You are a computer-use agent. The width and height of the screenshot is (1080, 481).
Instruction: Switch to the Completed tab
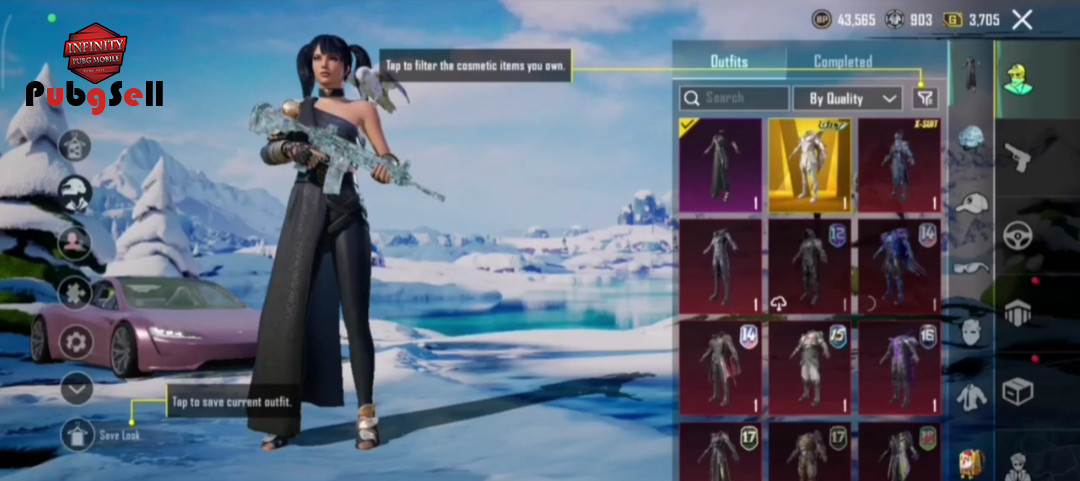click(842, 61)
